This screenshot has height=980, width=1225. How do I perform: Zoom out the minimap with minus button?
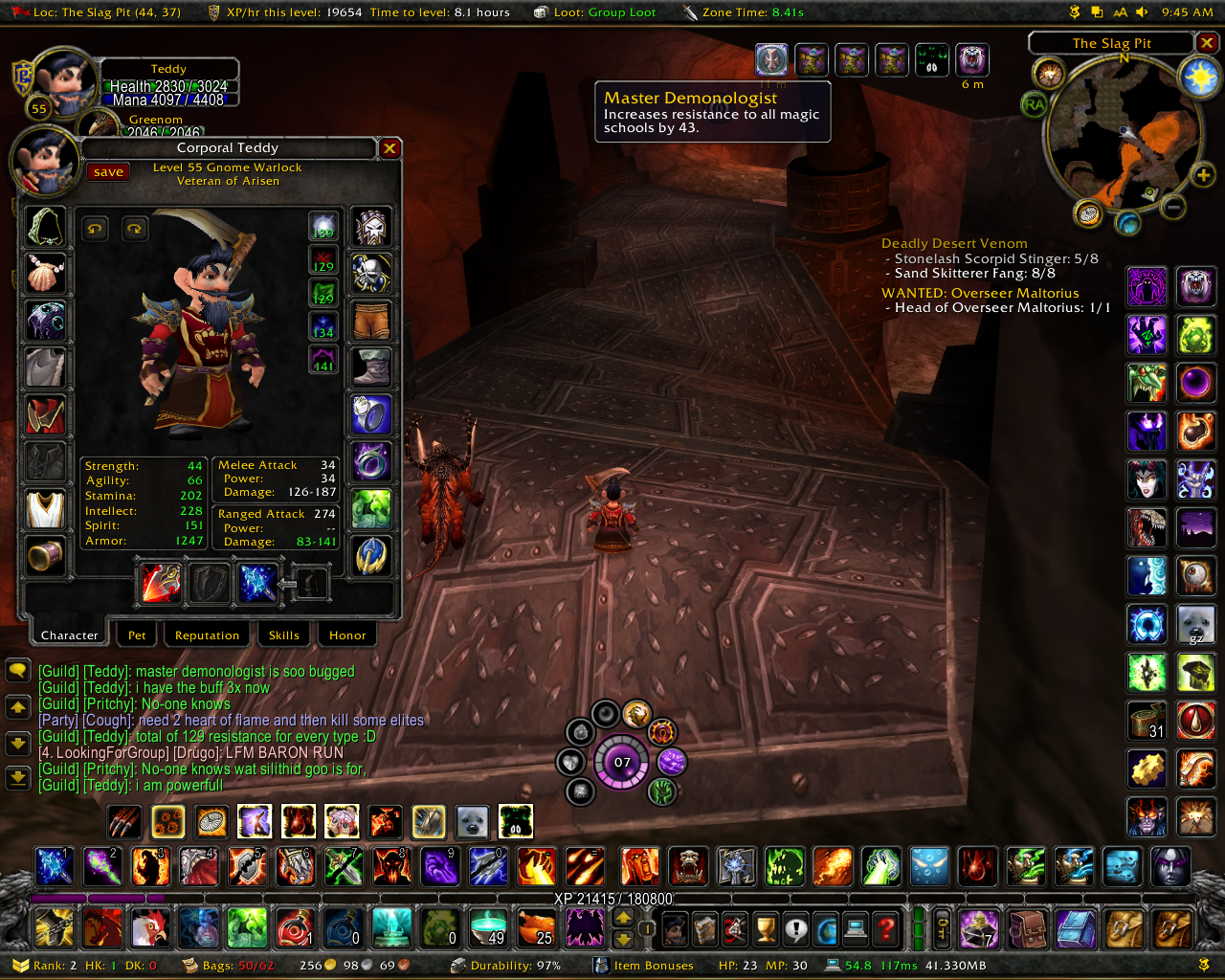pos(1173,207)
